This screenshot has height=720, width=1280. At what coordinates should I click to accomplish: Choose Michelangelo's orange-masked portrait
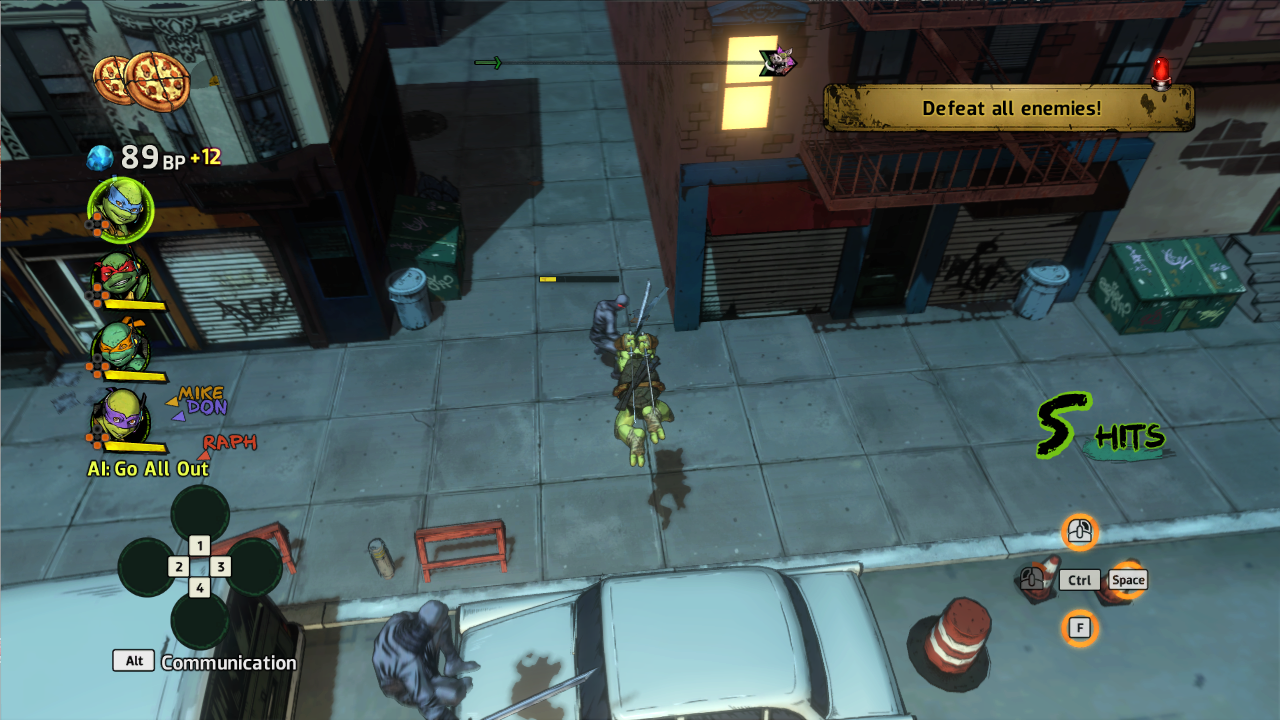[122, 345]
